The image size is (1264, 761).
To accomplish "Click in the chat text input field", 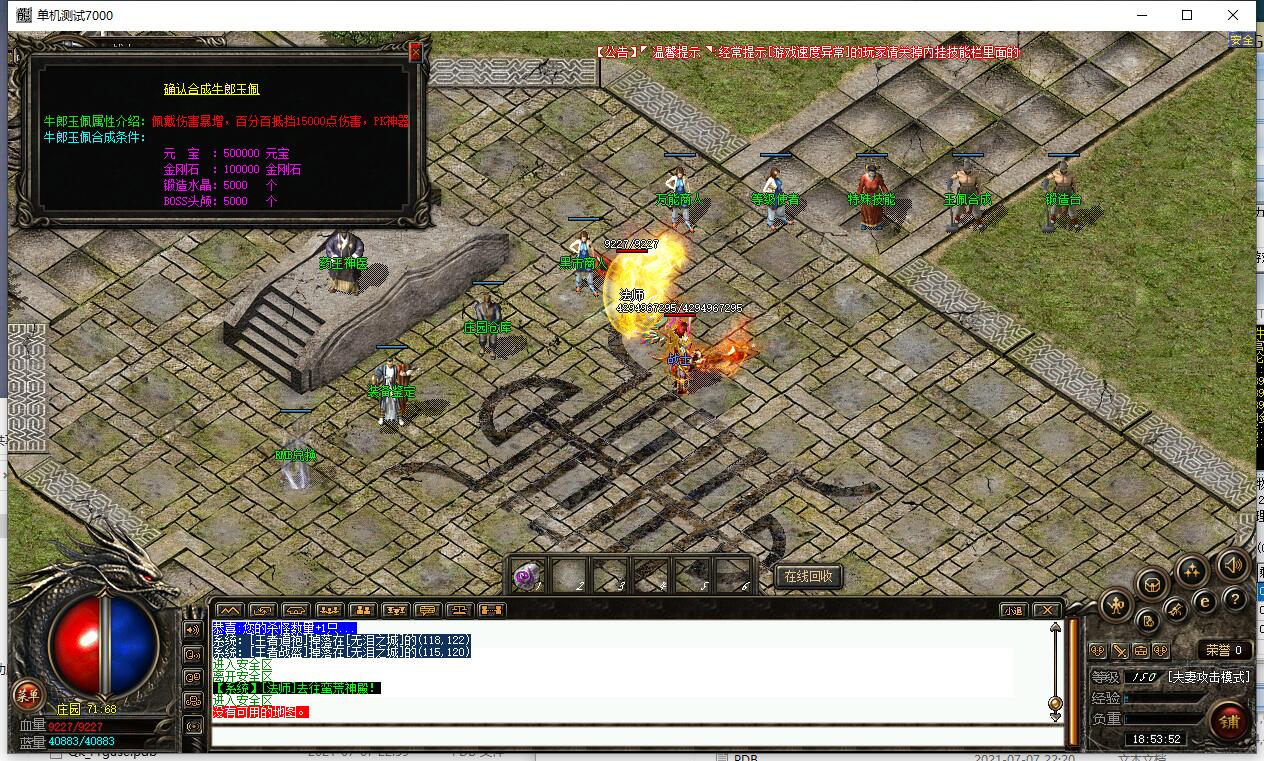I will click(630, 736).
